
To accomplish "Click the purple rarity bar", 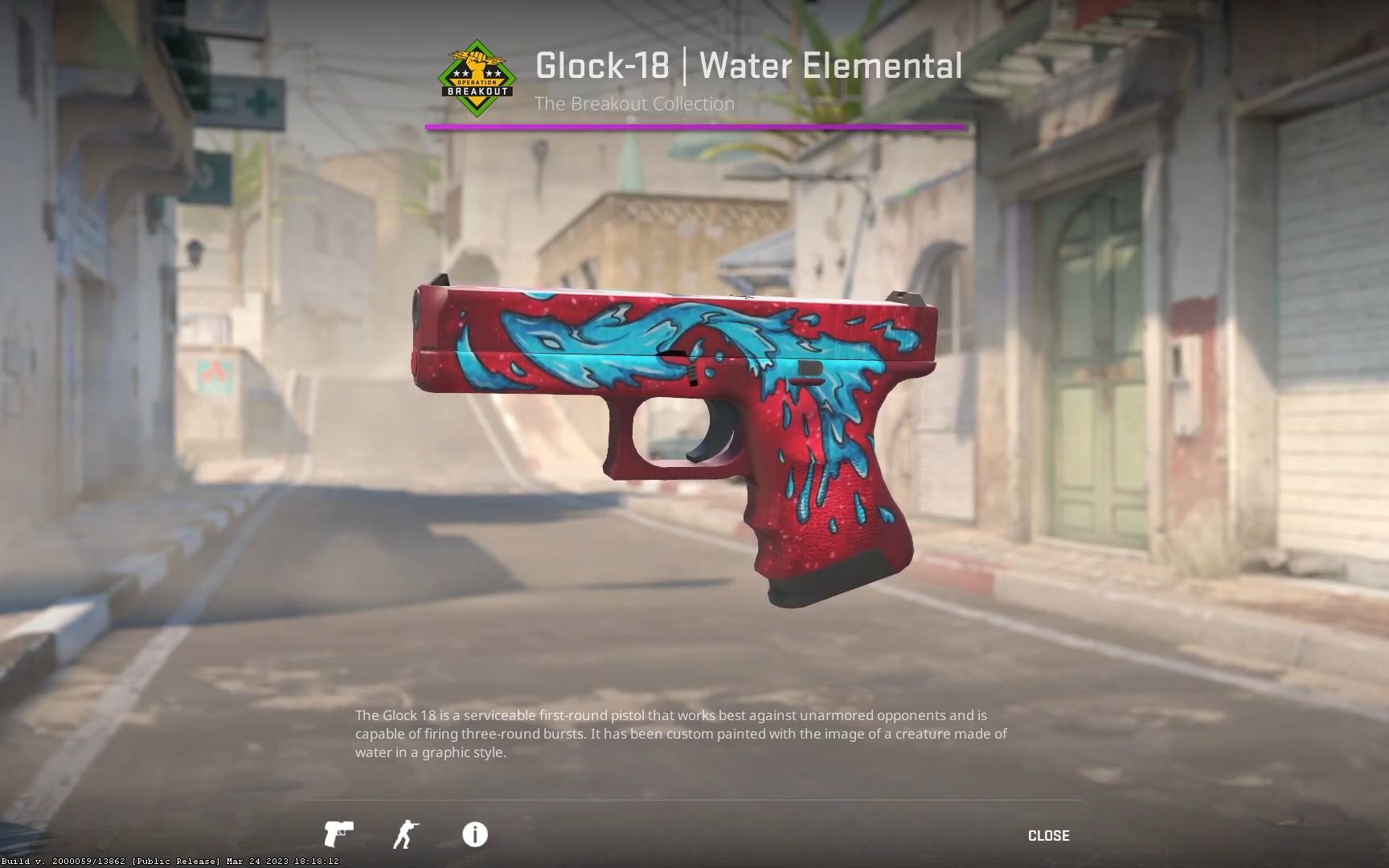I will pyautogui.click(x=694, y=126).
